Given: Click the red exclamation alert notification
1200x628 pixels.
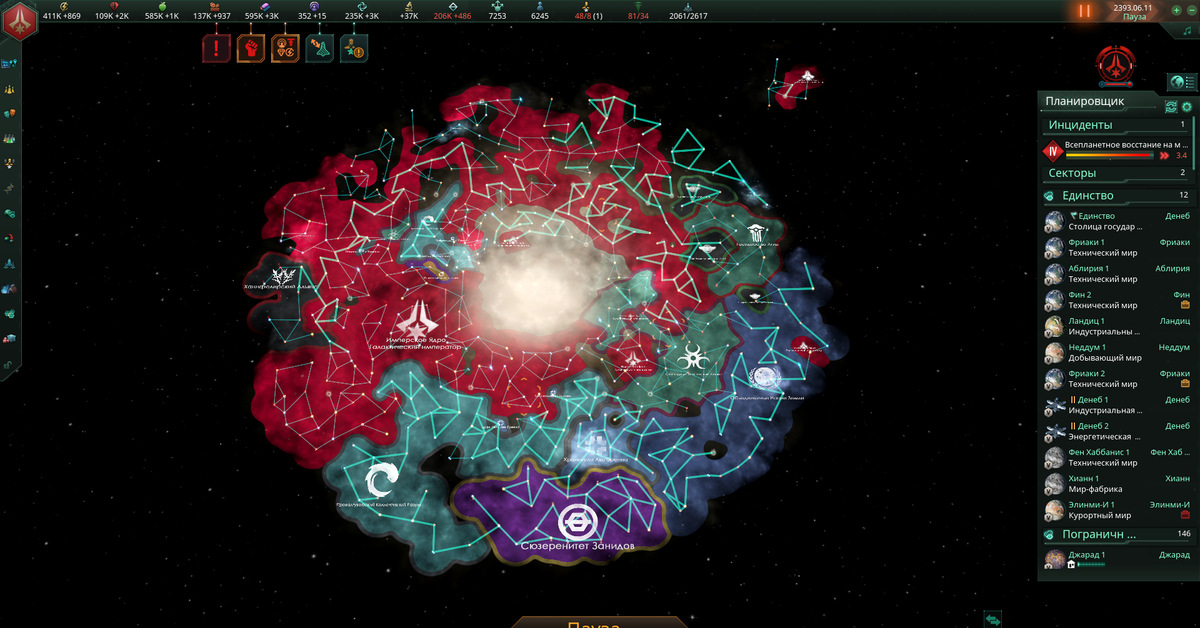Looking at the screenshot, I should (x=216, y=47).
